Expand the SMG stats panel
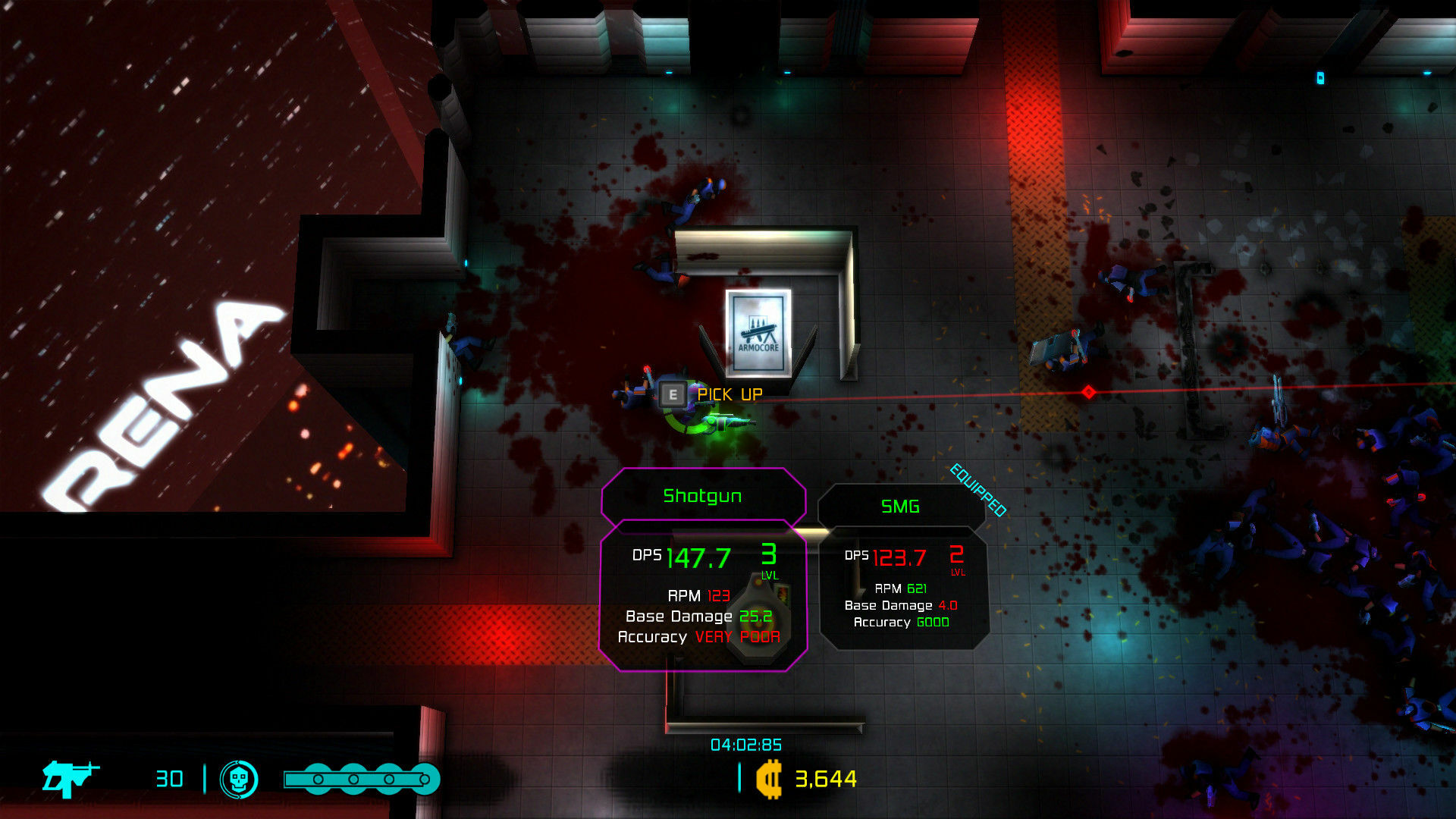 (902, 591)
